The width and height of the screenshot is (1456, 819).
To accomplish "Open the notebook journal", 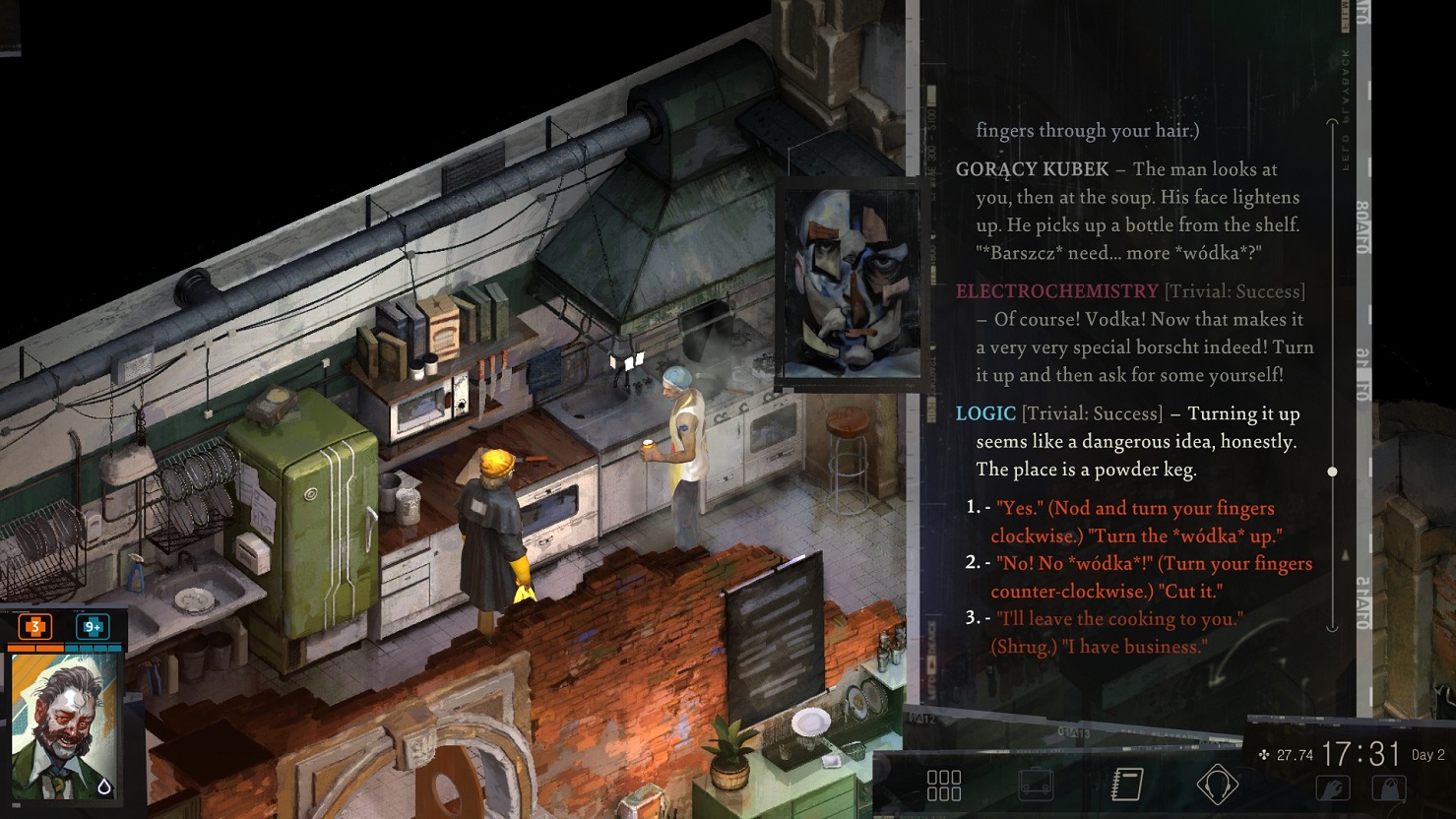I will [x=1126, y=785].
